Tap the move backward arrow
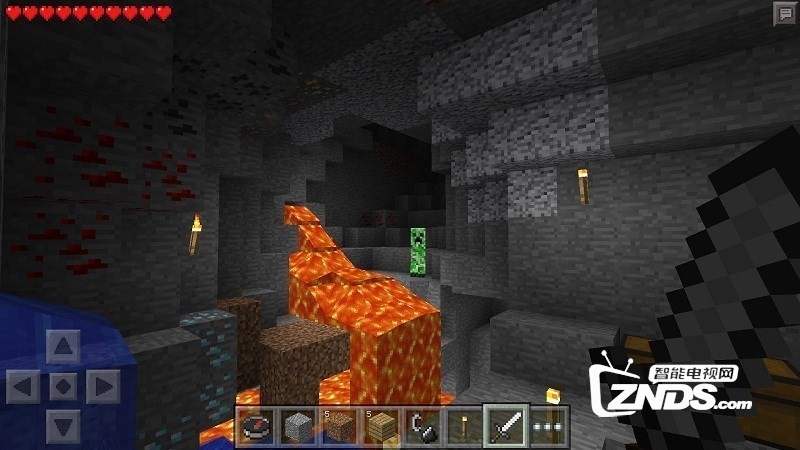Viewport: 800px width, 450px height. point(63,424)
